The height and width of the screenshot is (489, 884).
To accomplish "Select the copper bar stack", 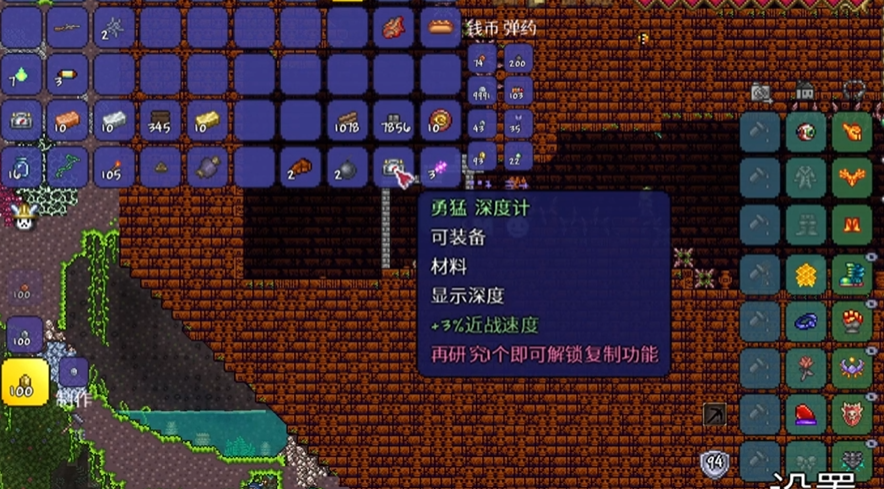I will [67, 121].
